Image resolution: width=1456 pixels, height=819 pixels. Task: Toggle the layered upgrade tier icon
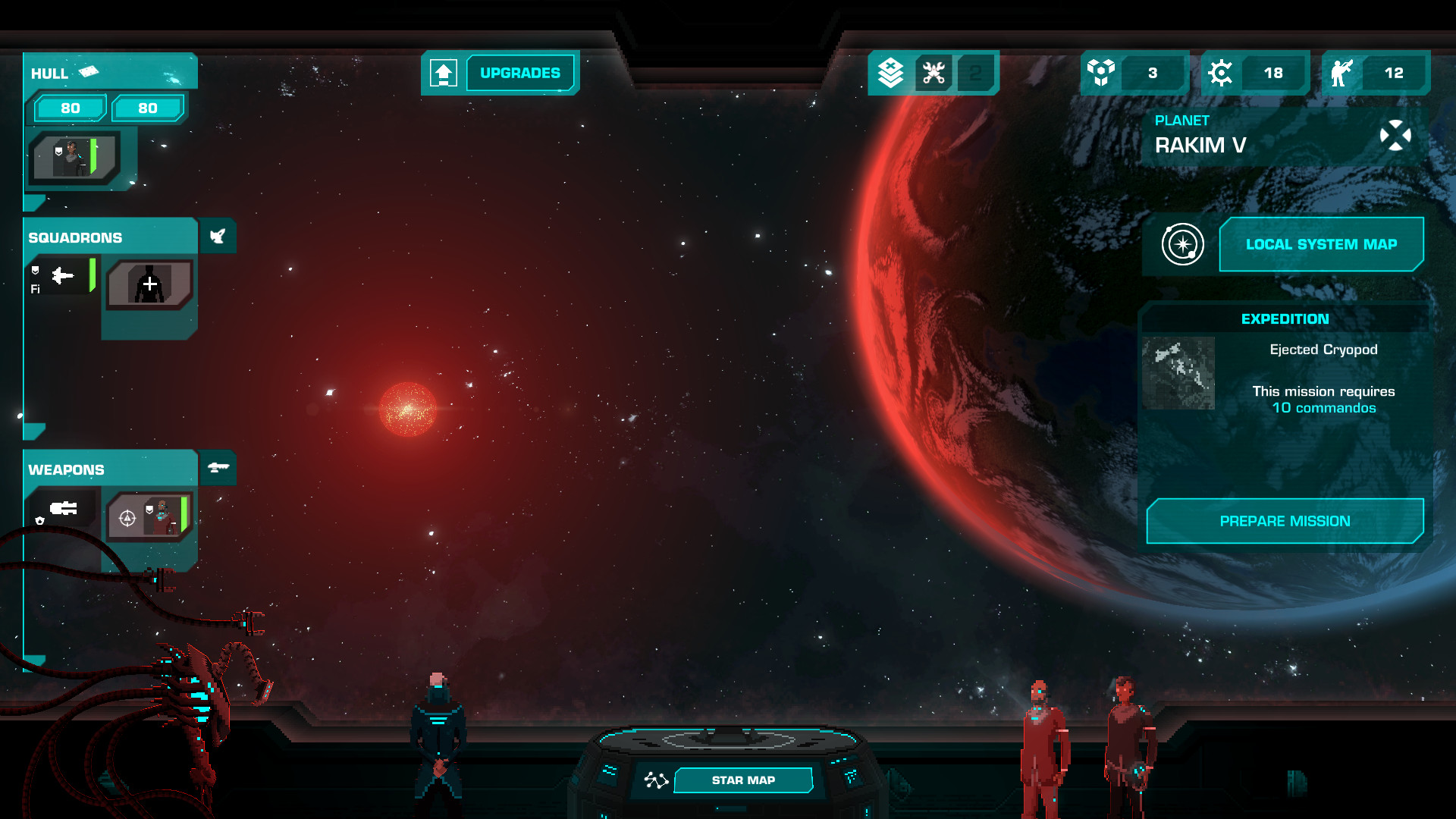(x=889, y=73)
